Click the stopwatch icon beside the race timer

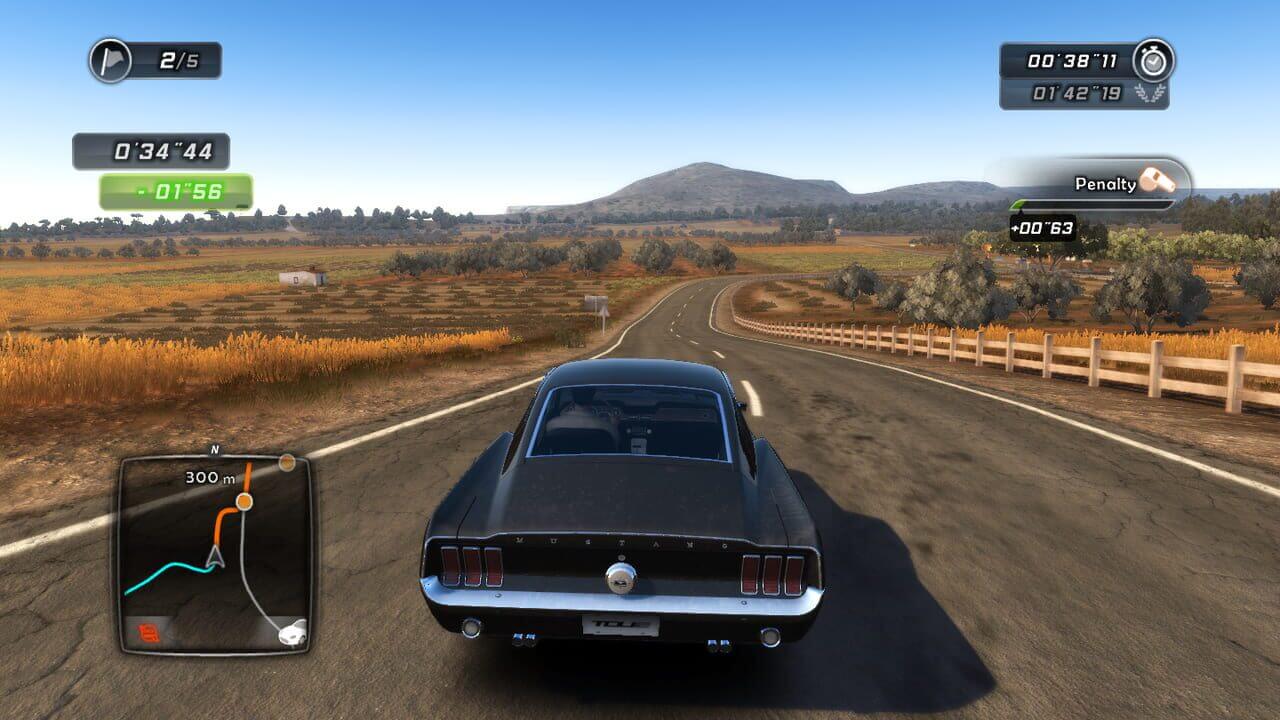1153,61
